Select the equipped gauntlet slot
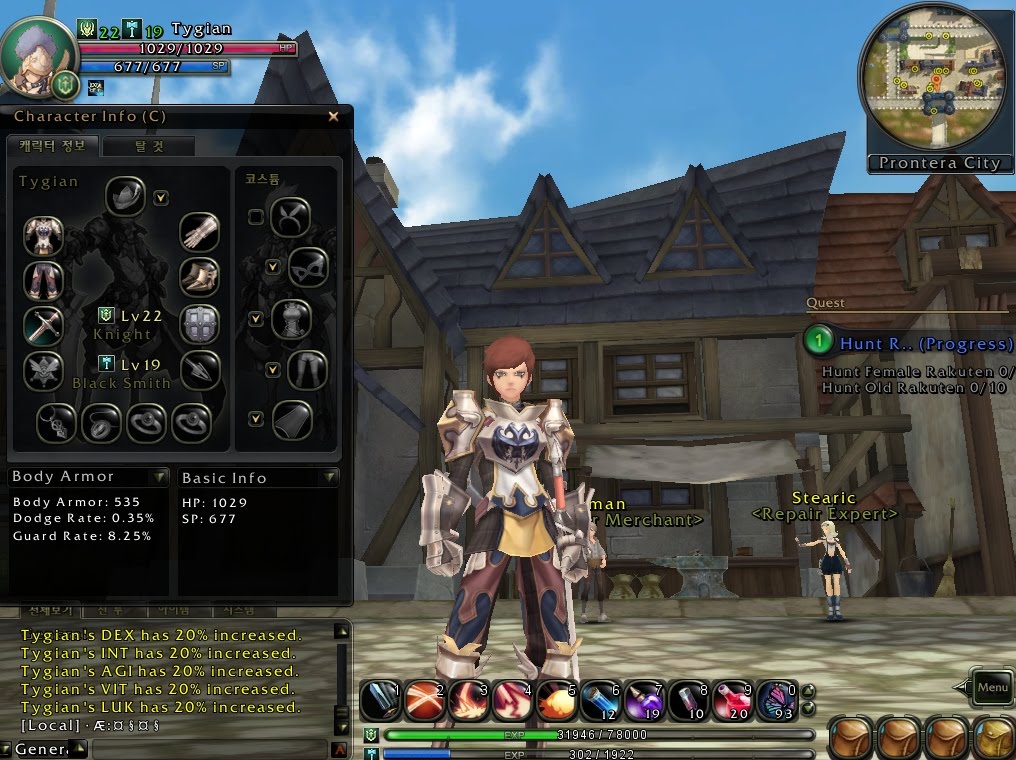 [x=199, y=232]
